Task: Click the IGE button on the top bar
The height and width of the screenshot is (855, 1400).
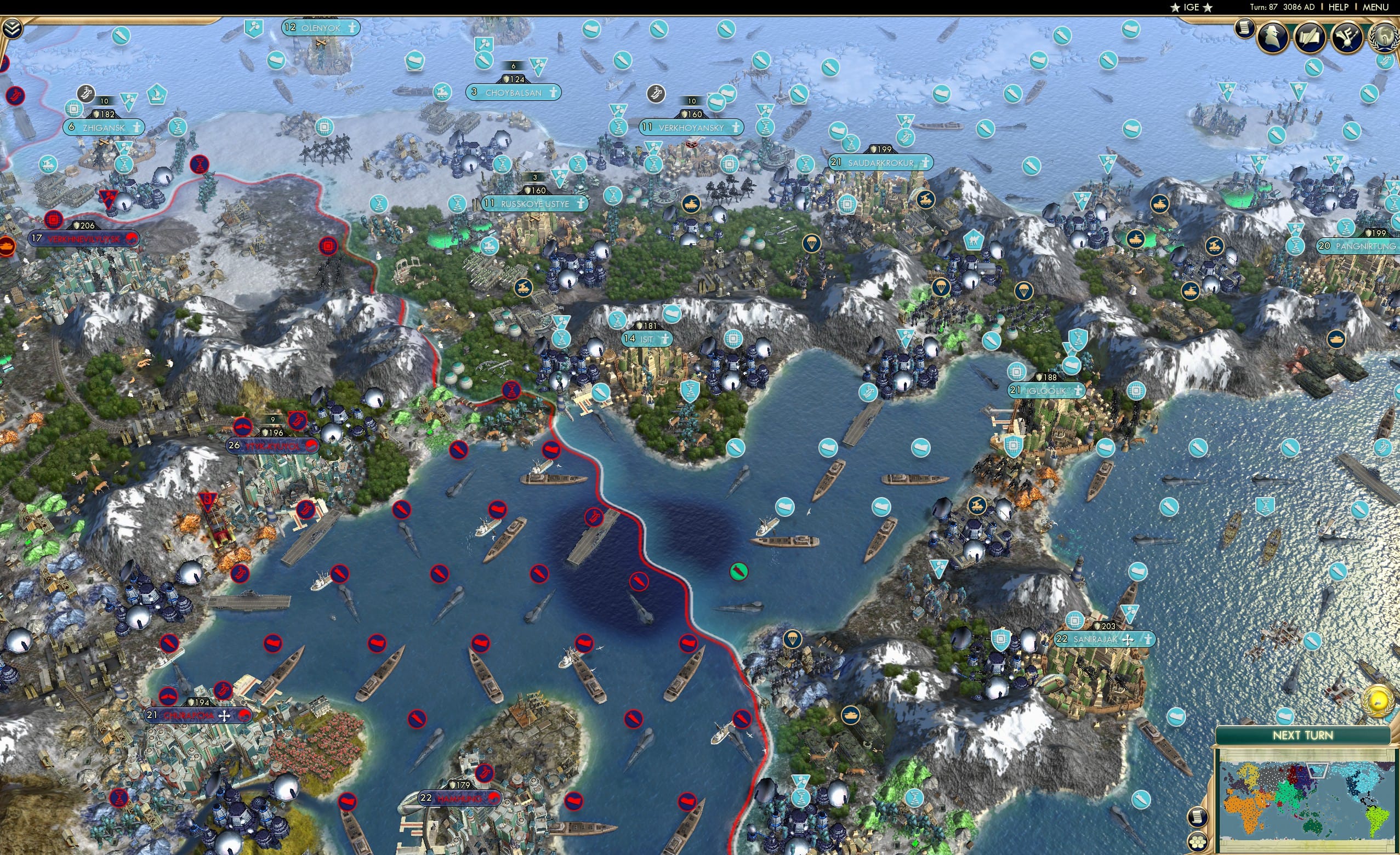Action: (x=1192, y=7)
